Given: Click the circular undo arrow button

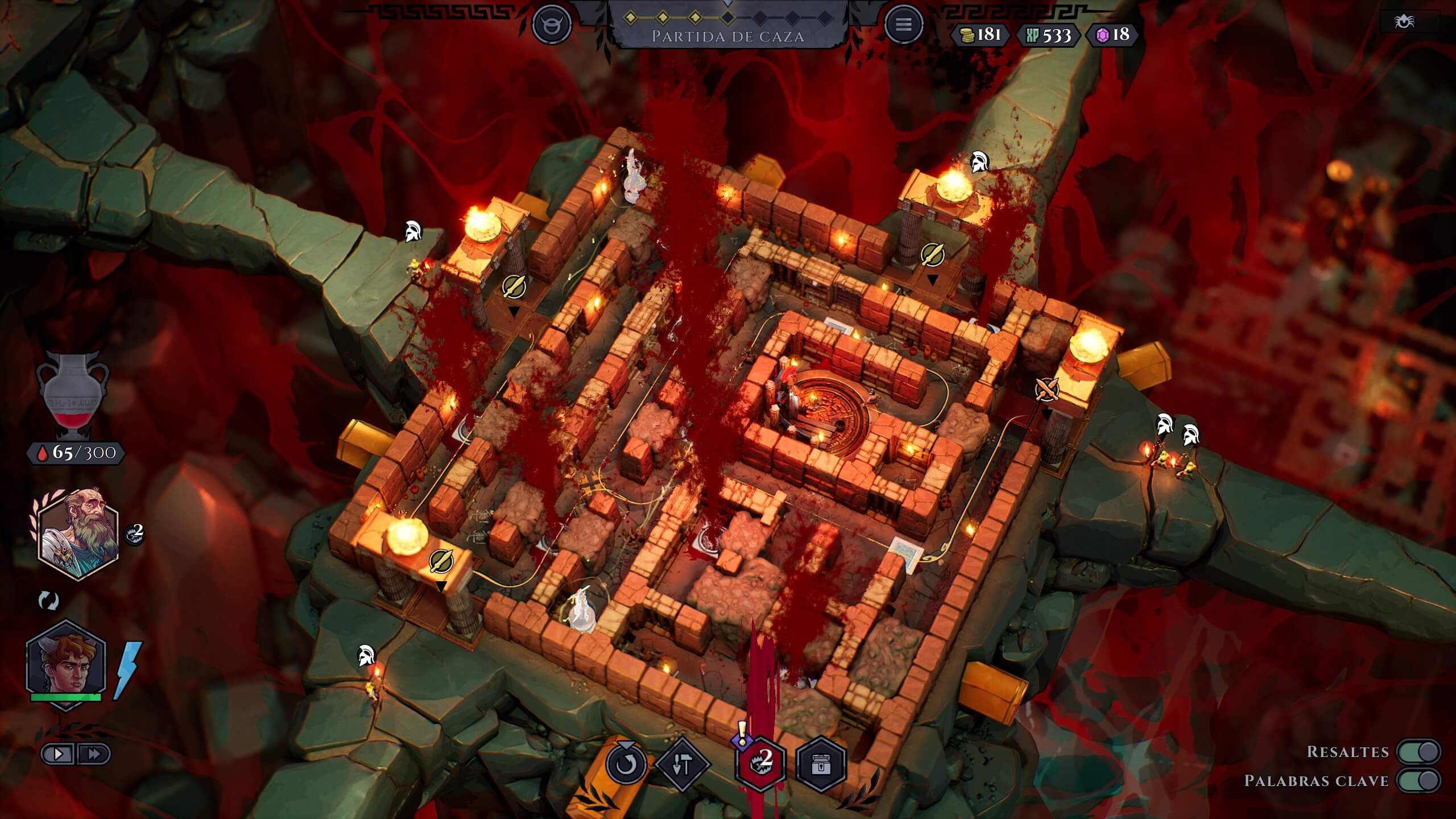Looking at the screenshot, I should (626, 764).
